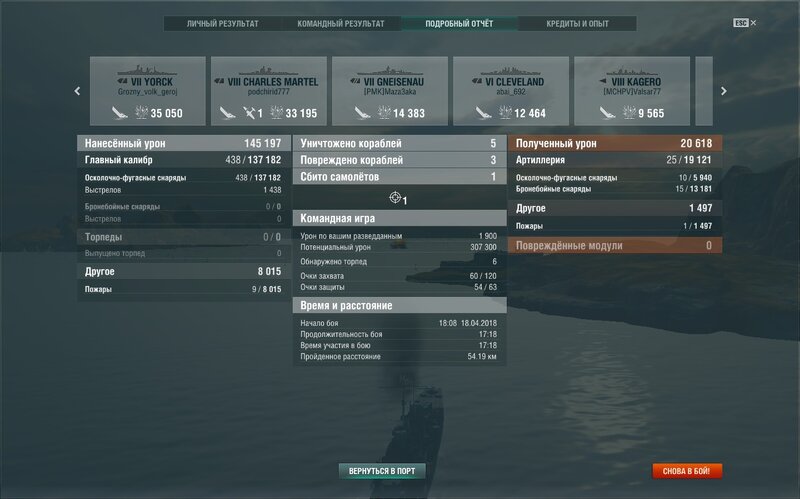Open the Командный результат tab

pyautogui.click(x=340, y=23)
